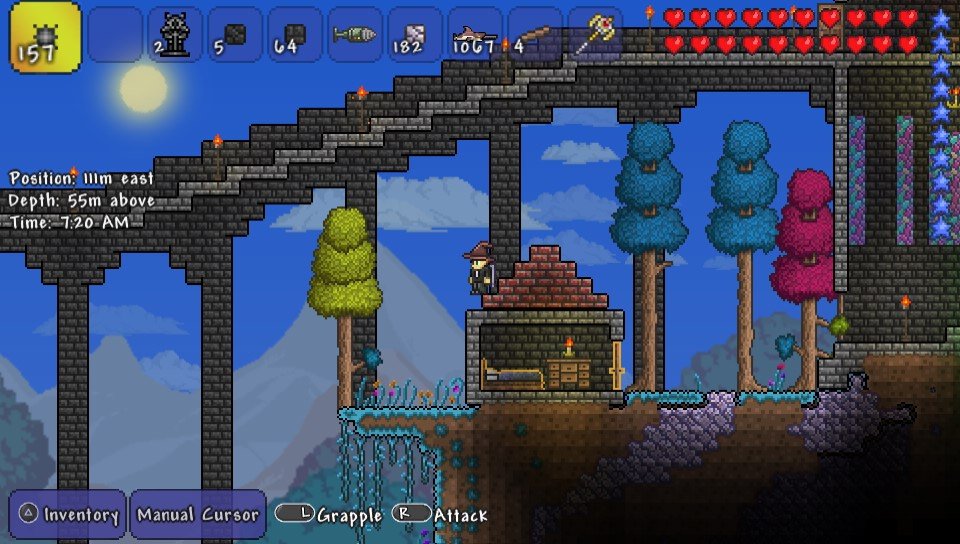Equip the golden hamaxe hotbar slot
The image size is (960, 544).
[596, 33]
